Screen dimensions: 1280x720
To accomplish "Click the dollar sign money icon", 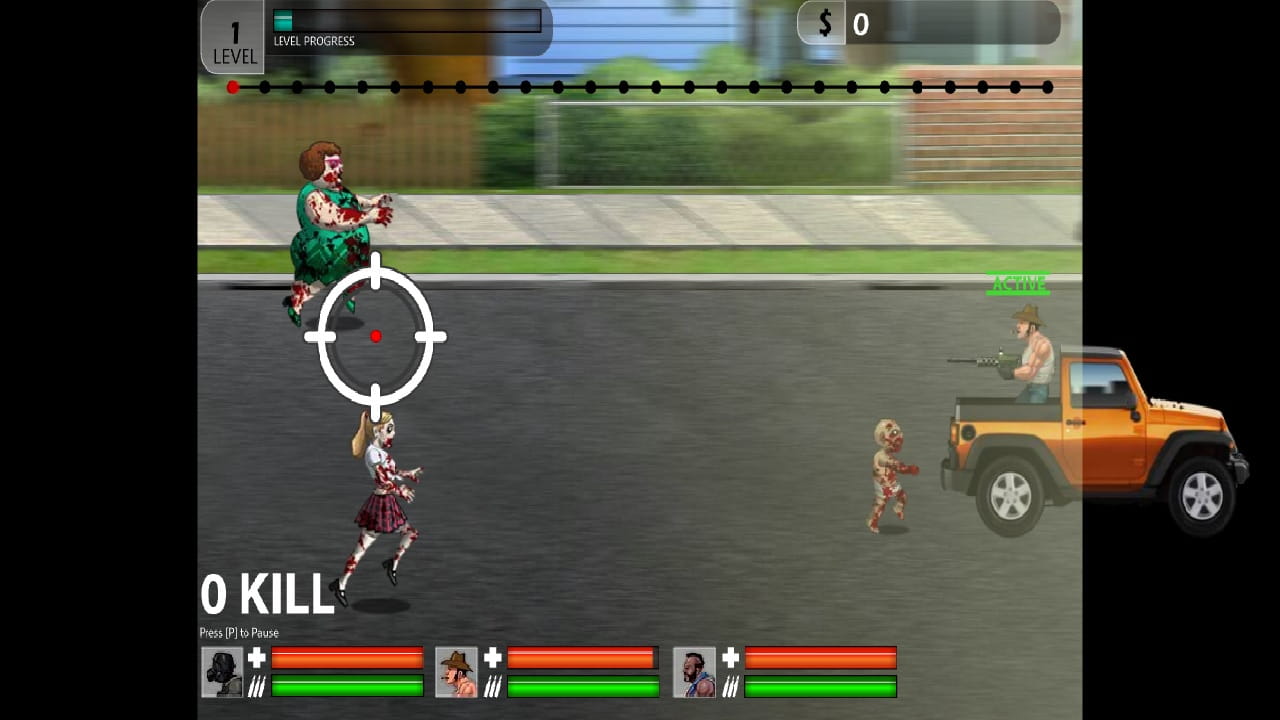I will 824,22.
